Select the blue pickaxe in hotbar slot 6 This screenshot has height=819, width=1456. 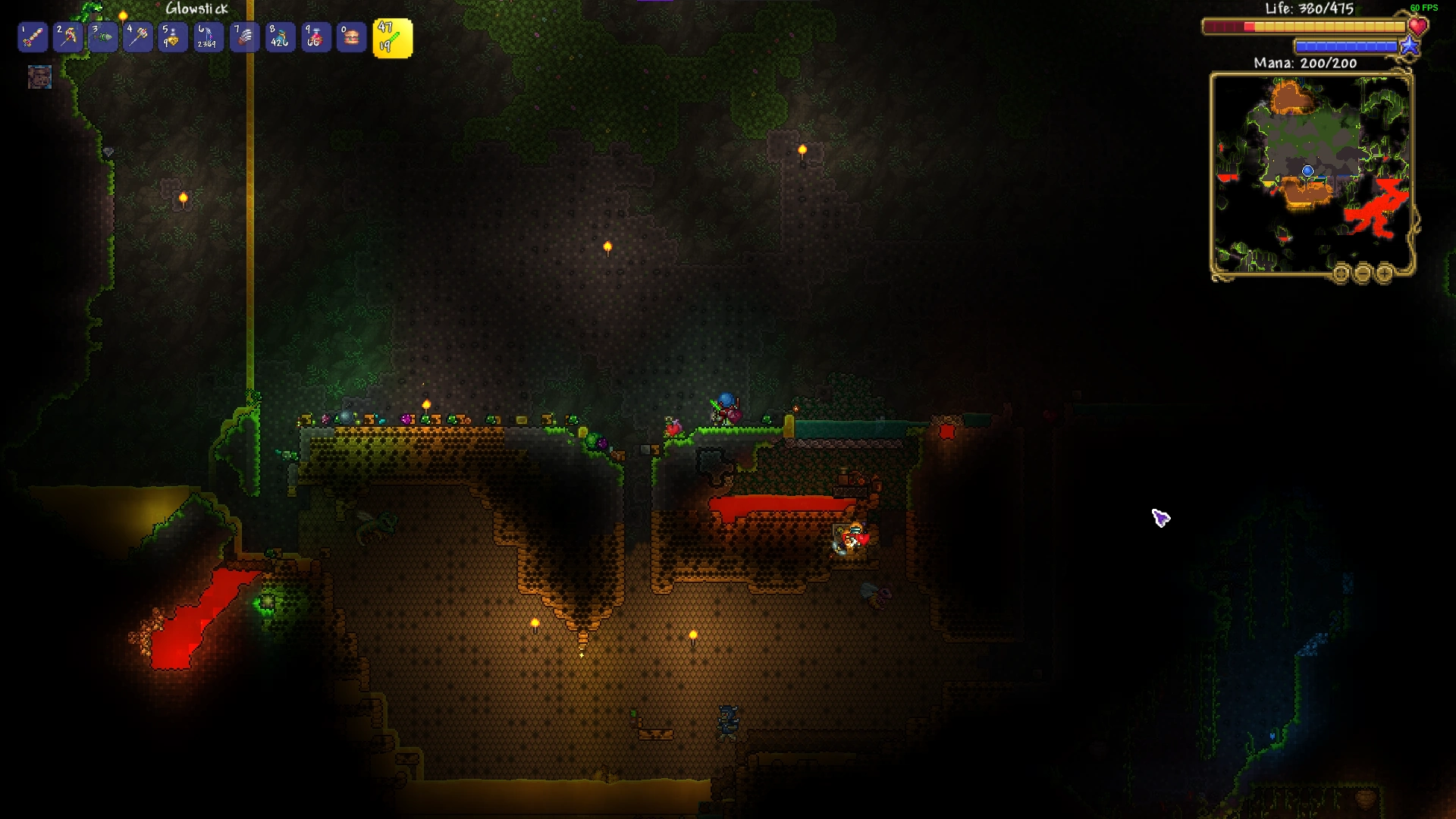[x=208, y=36]
